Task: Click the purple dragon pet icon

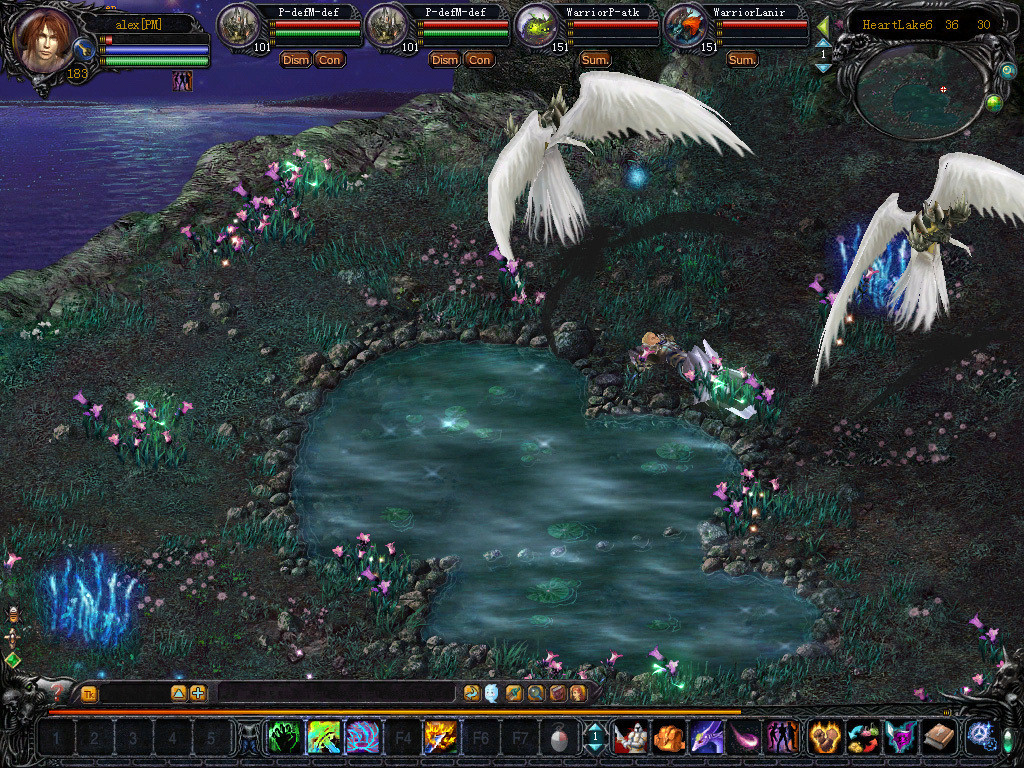Action: point(706,738)
